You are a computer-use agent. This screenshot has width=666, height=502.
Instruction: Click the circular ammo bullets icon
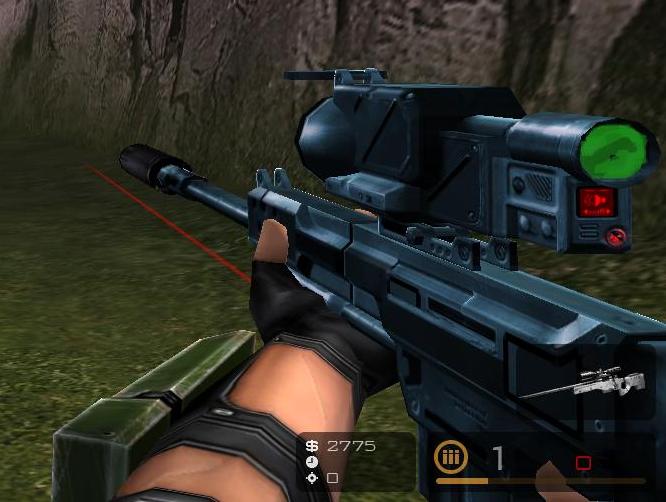point(451,459)
